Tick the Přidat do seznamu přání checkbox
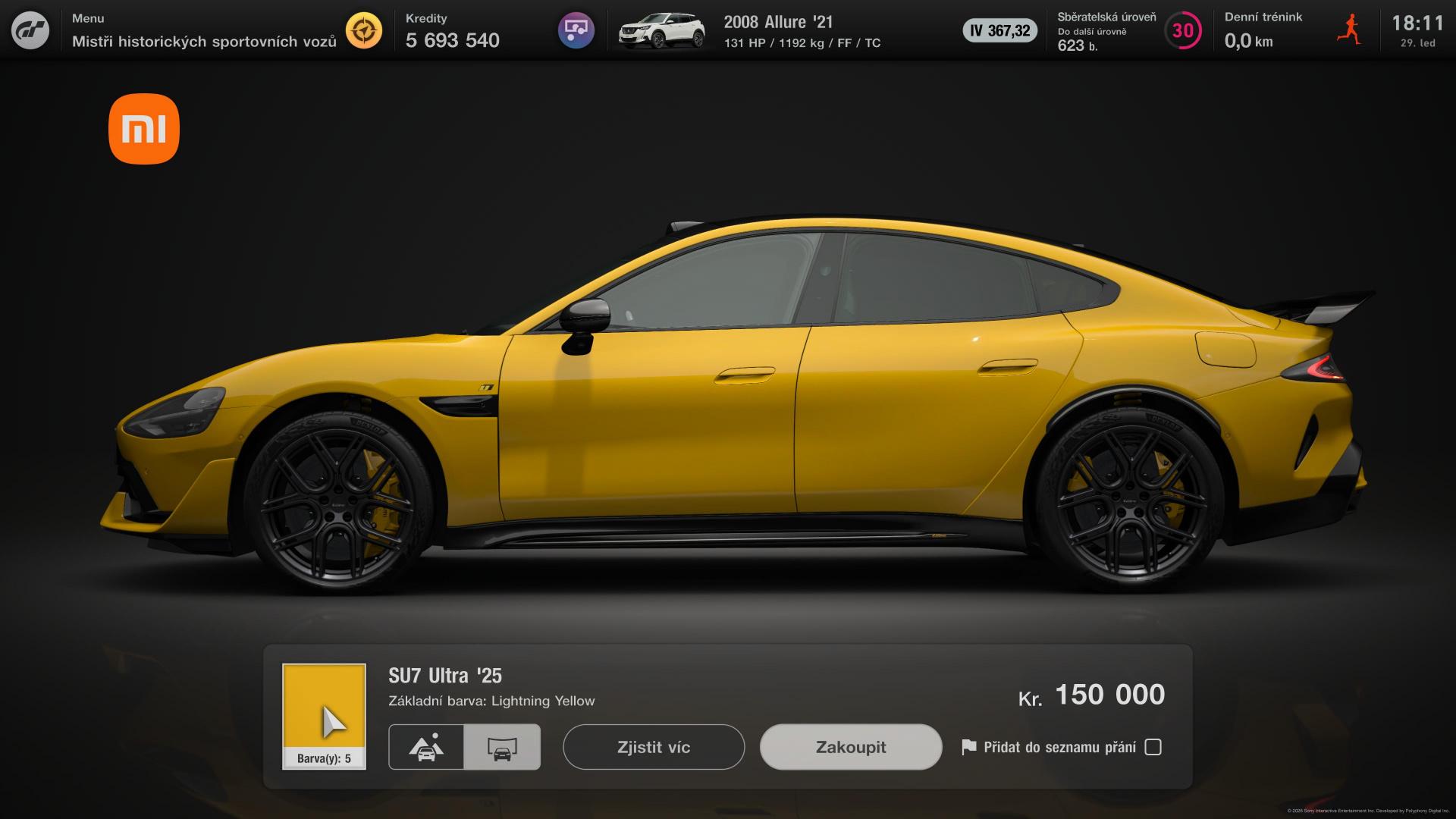 1153,747
